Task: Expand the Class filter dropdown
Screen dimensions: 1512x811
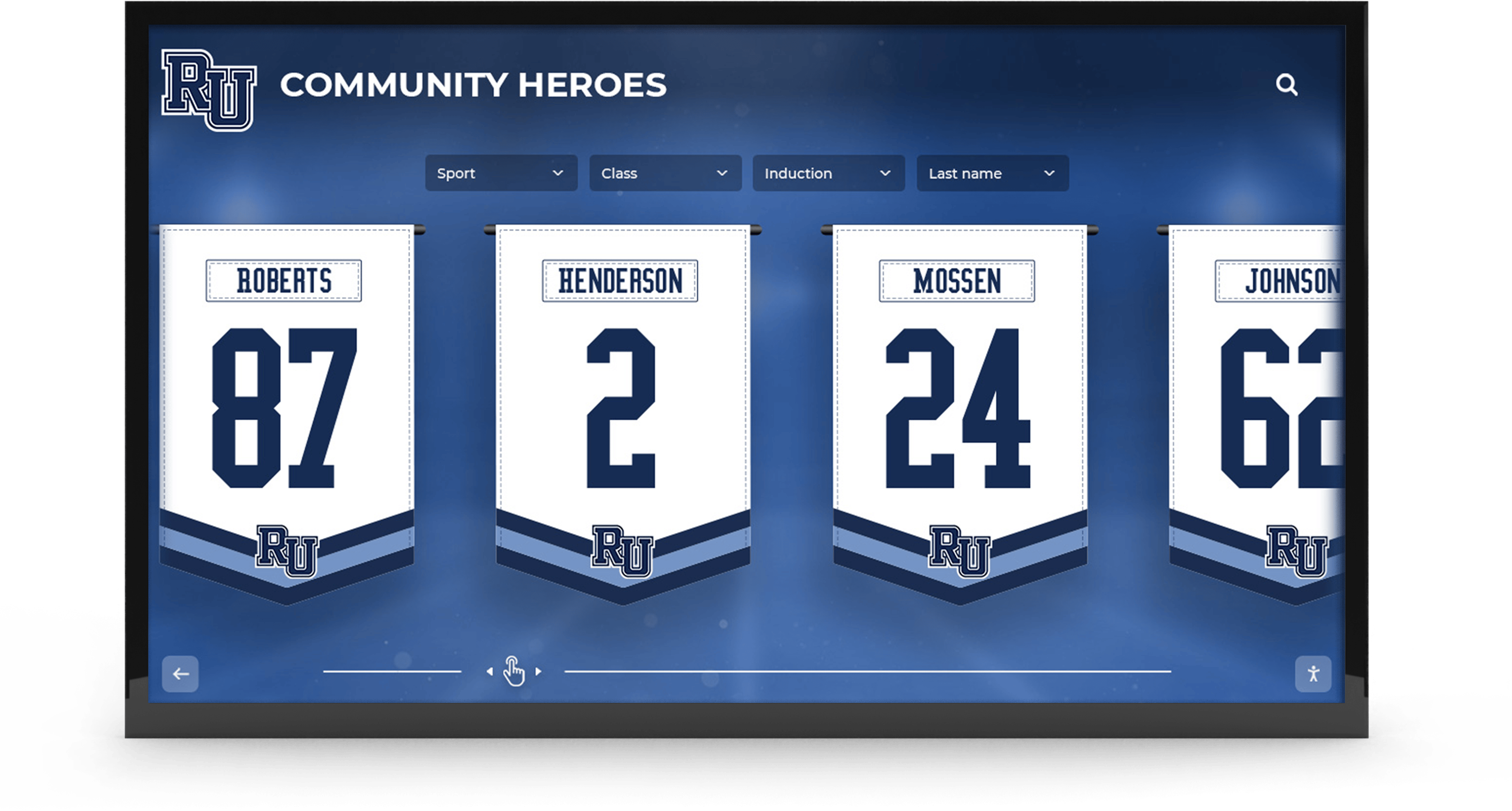Action: 665,173
